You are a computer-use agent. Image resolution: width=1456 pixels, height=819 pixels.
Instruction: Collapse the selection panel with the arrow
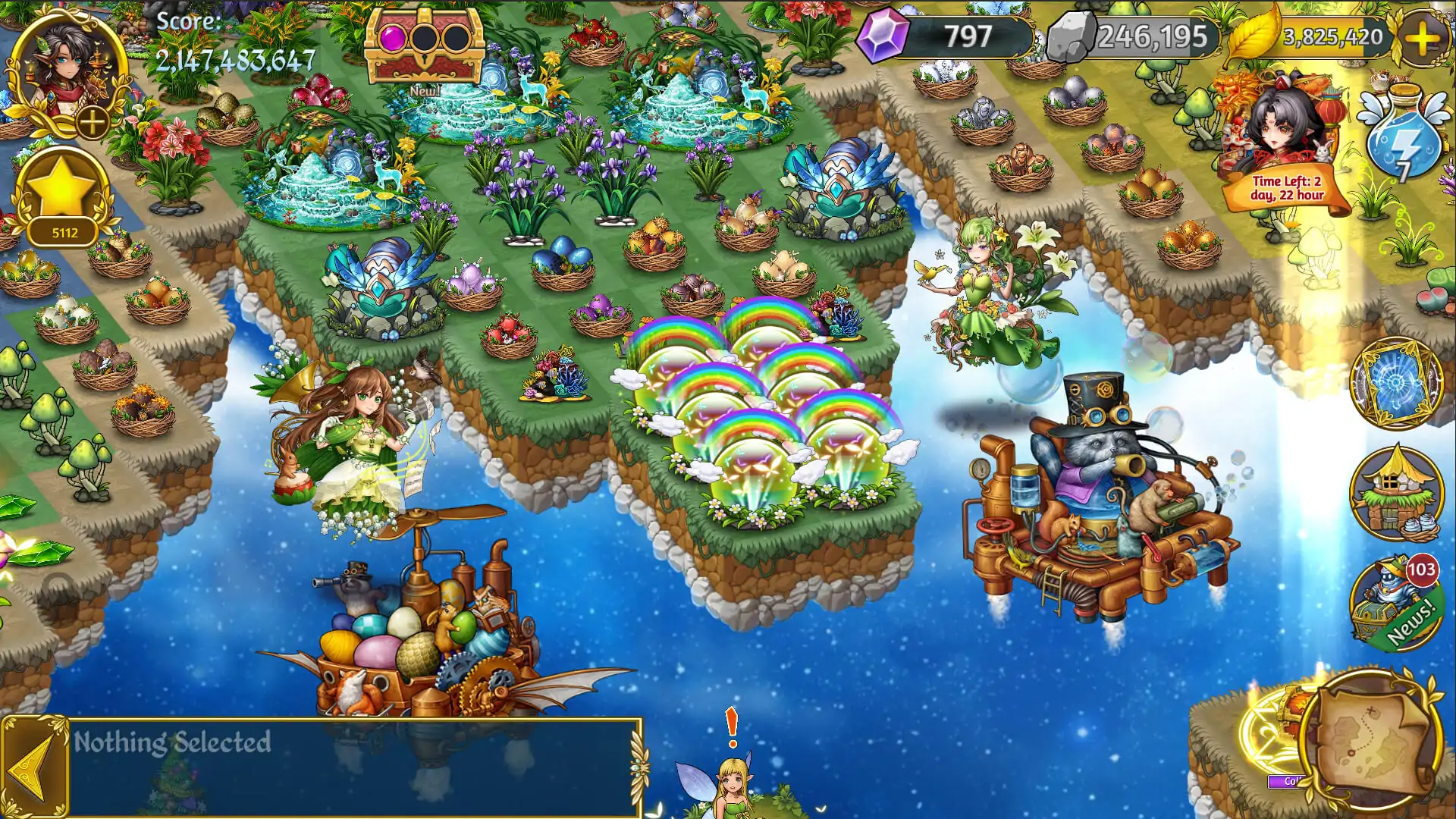point(34,767)
